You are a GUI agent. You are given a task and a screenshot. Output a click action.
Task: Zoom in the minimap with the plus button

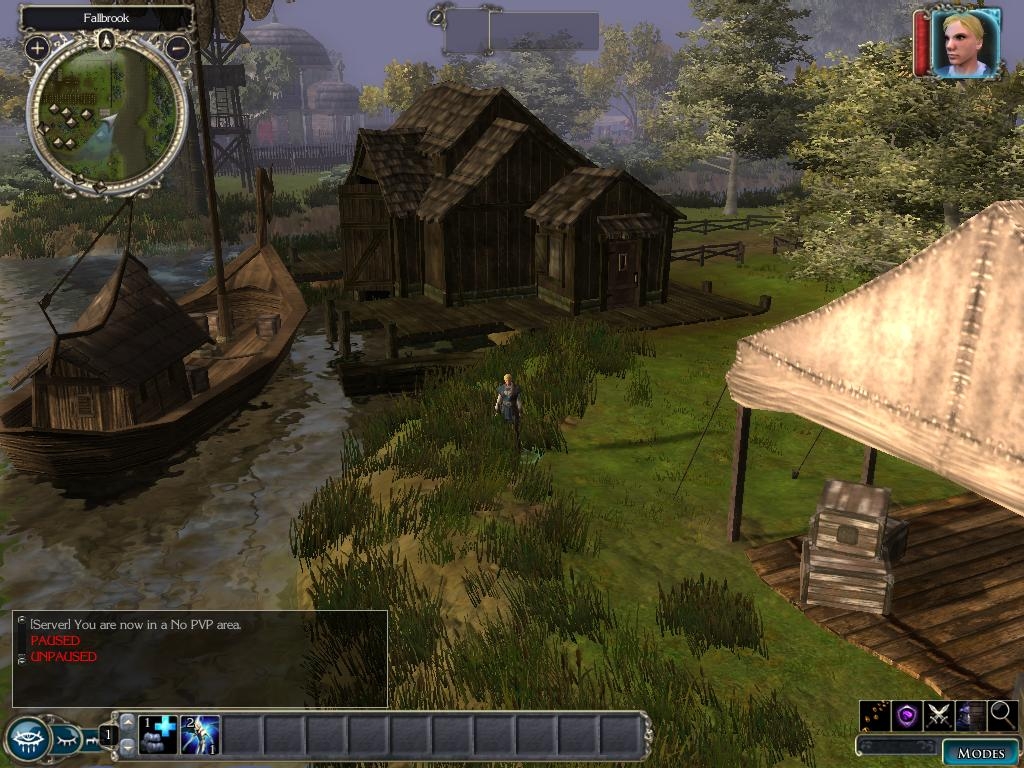(38, 47)
